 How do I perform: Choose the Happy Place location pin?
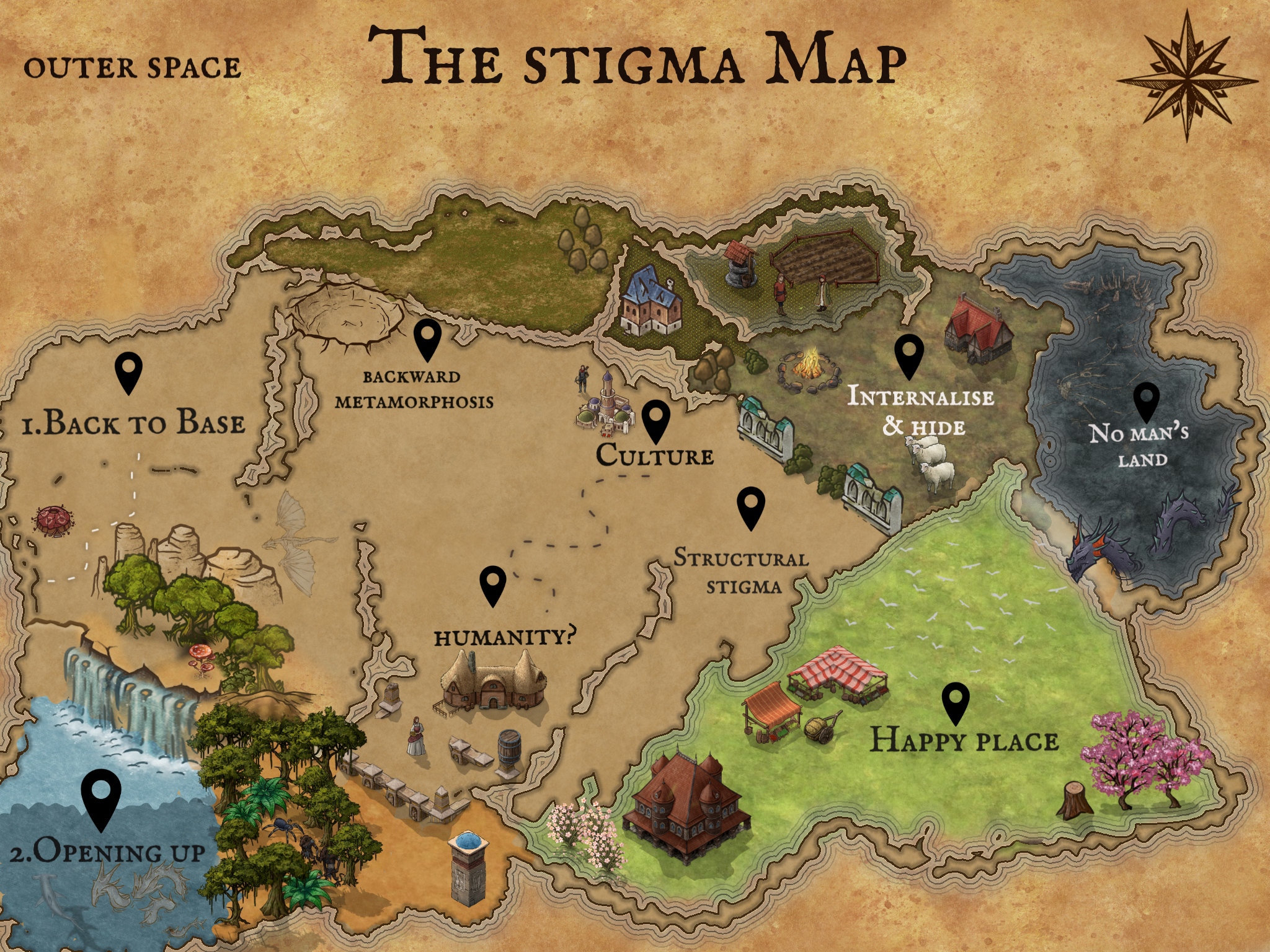(956, 702)
